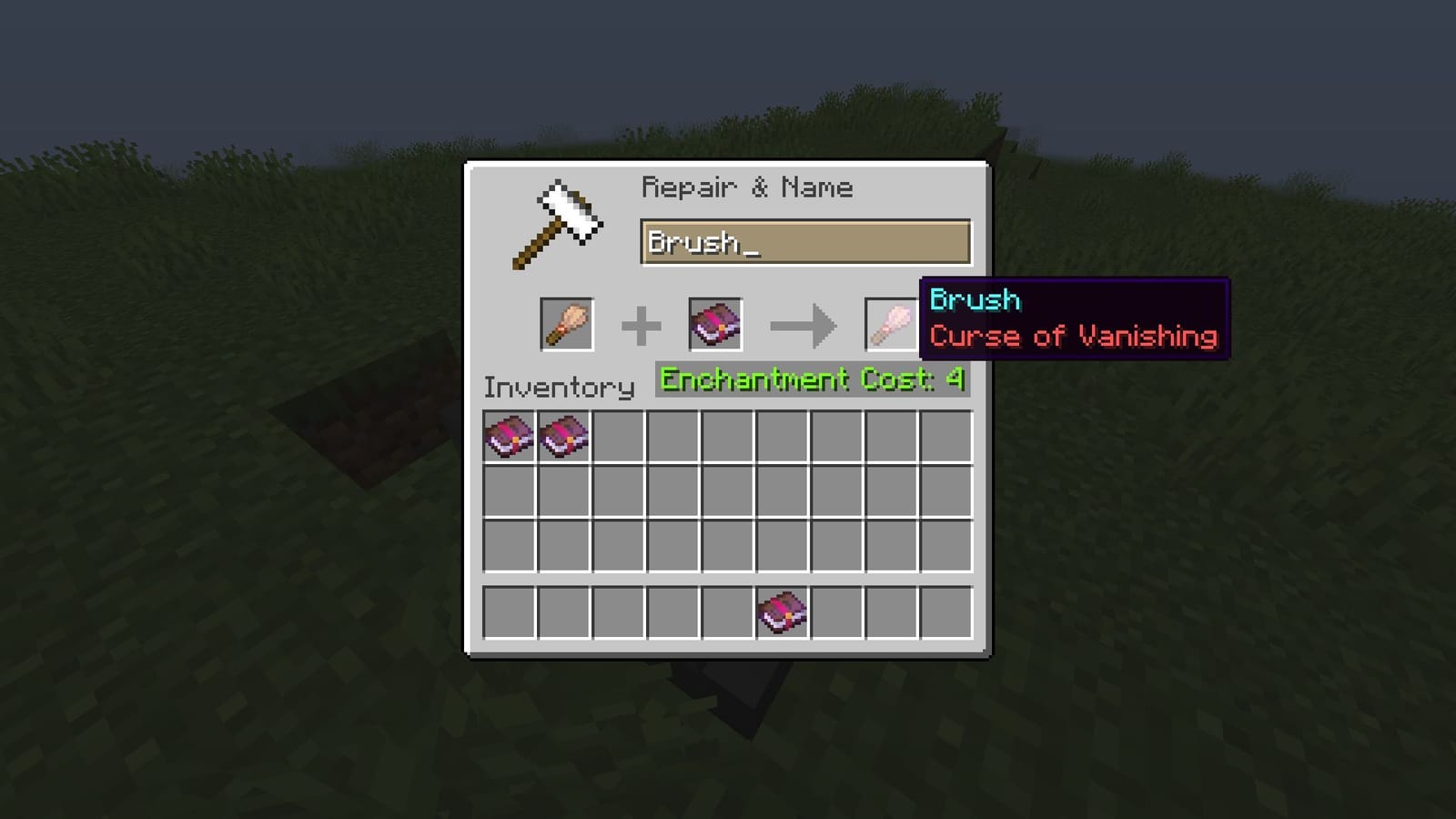The width and height of the screenshot is (1456, 819).
Task: Click the Brush tooltip title
Action: pyautogui.click(x=976, y=300)
